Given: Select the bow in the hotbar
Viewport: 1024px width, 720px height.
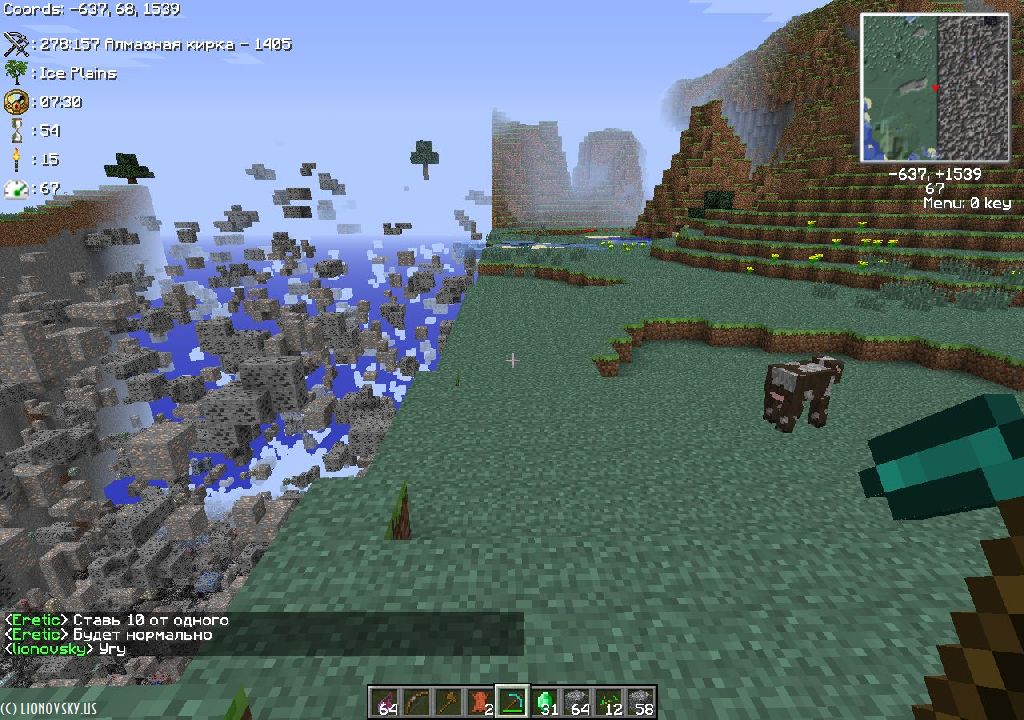Looking at the screenshot, I should point(416,702).
